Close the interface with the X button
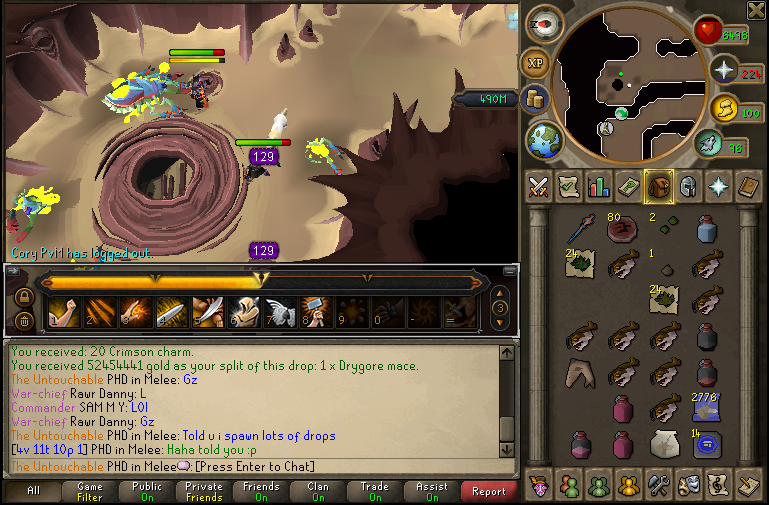This screenshot has height=505, width=769. (756, 10)
